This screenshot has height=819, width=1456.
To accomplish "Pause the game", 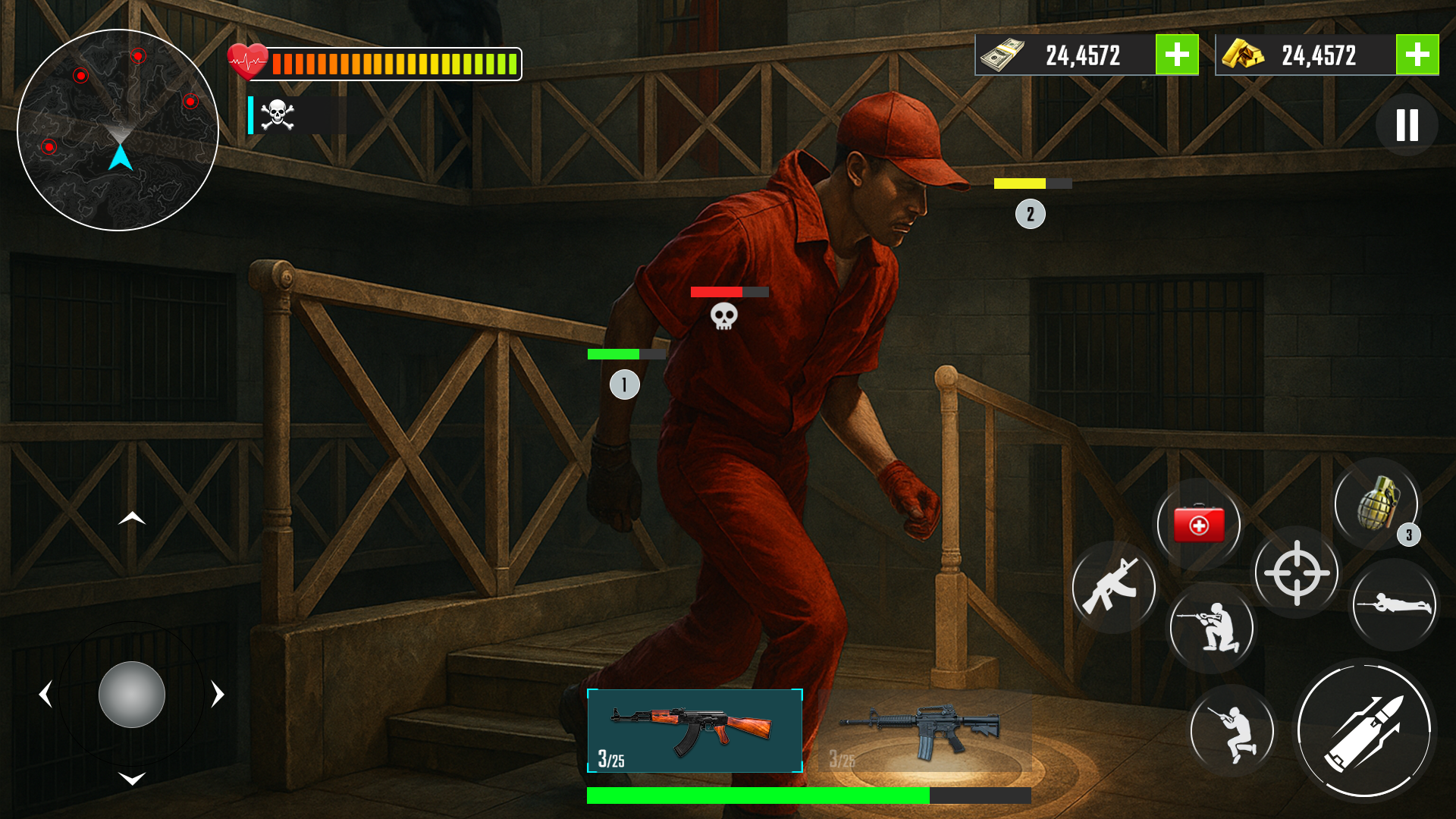I will tap(1407, 125).
